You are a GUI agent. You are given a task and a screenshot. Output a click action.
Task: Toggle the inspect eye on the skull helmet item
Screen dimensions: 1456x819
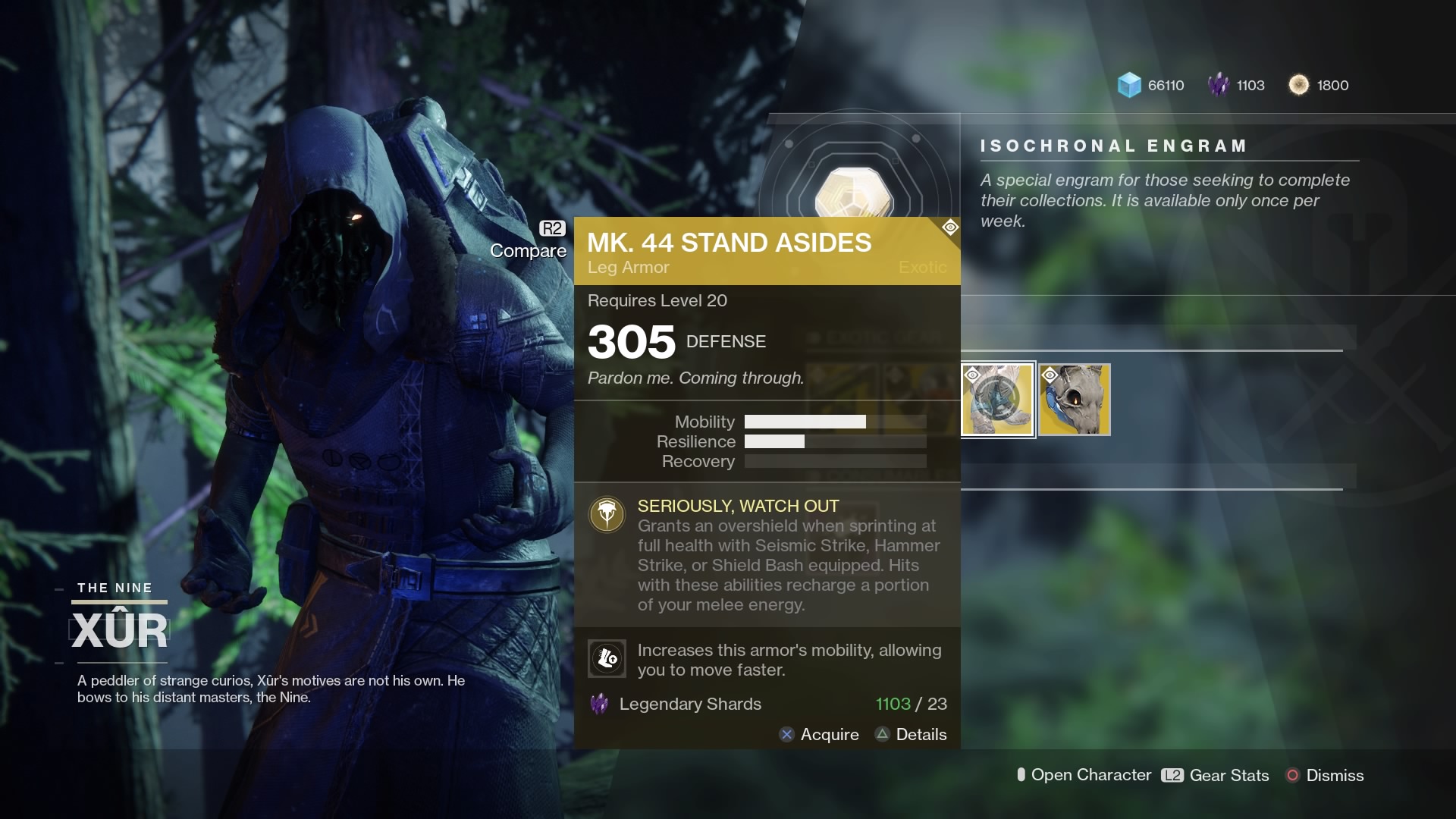click(1050, 375)
